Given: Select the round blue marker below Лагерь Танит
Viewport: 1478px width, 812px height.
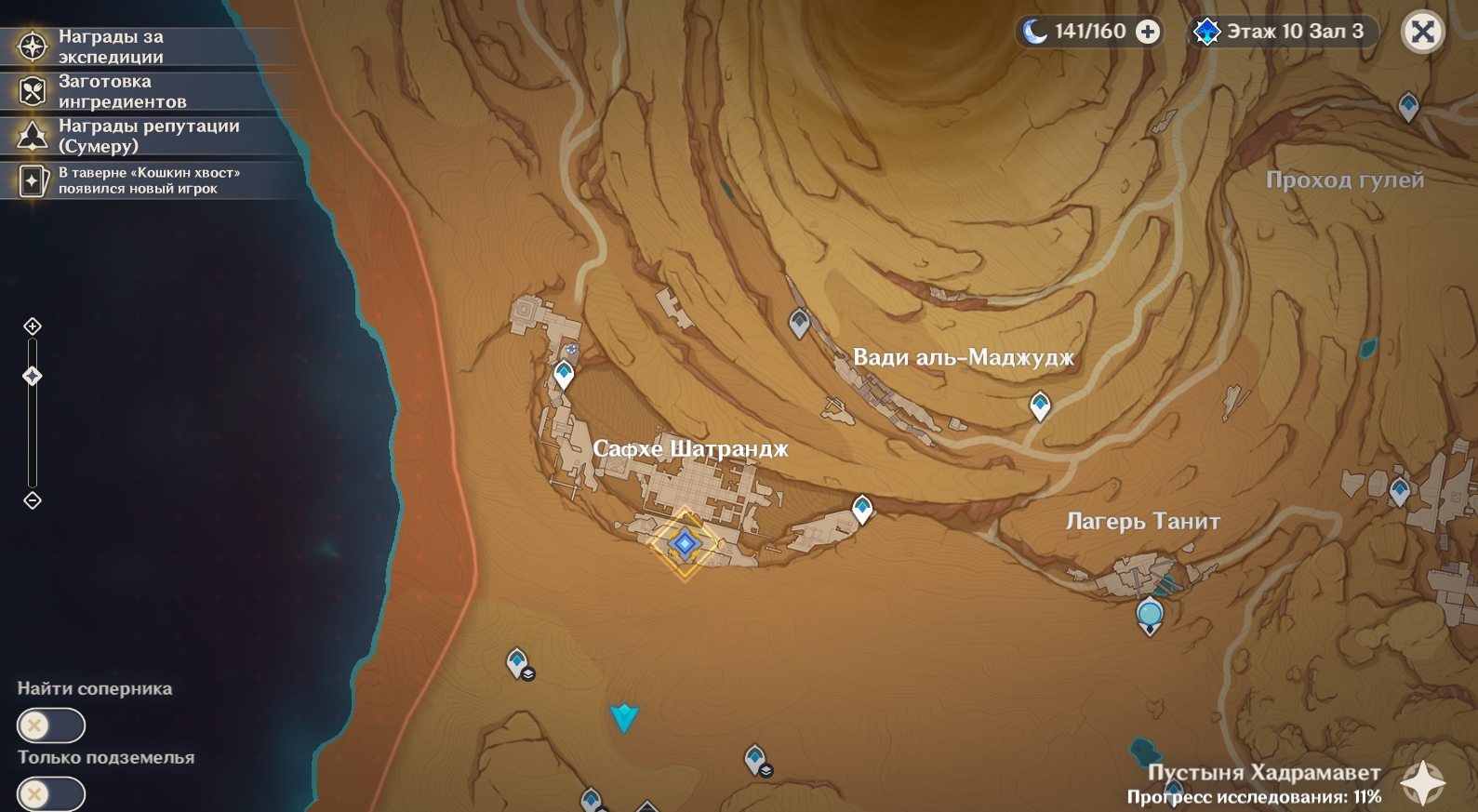Looking at the screenshot, I should tap(1151, 615).
